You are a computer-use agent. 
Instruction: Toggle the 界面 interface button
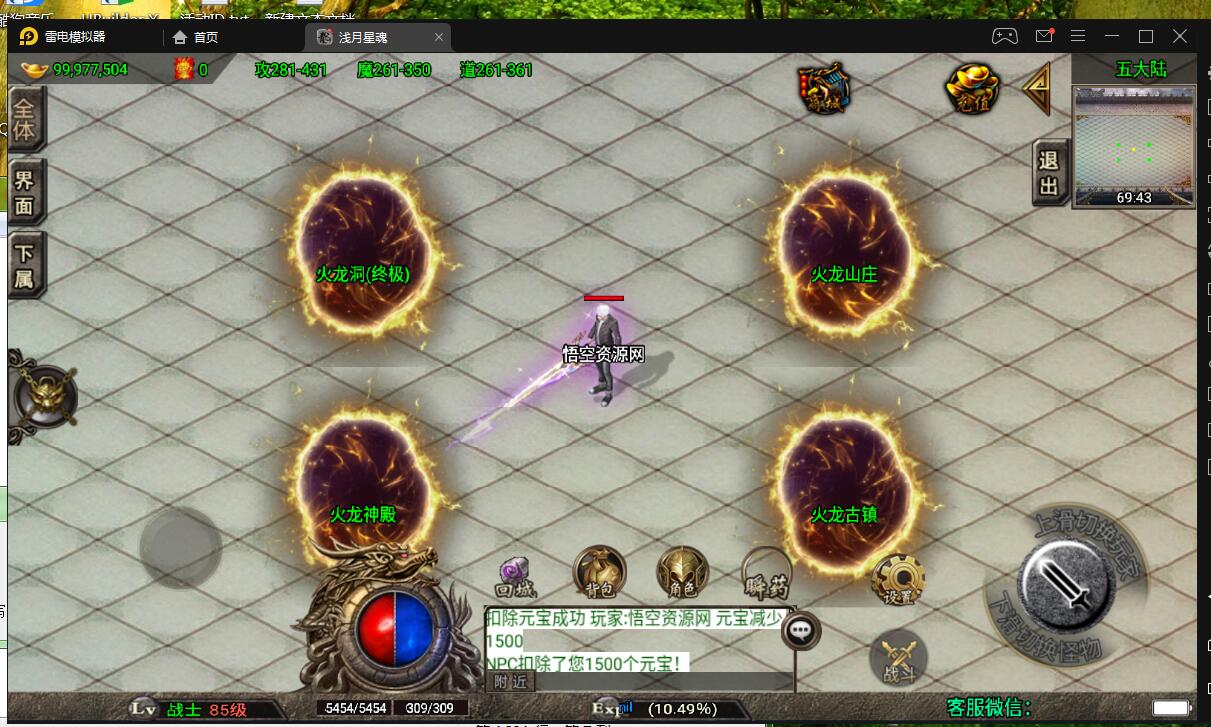coord(25,194)
